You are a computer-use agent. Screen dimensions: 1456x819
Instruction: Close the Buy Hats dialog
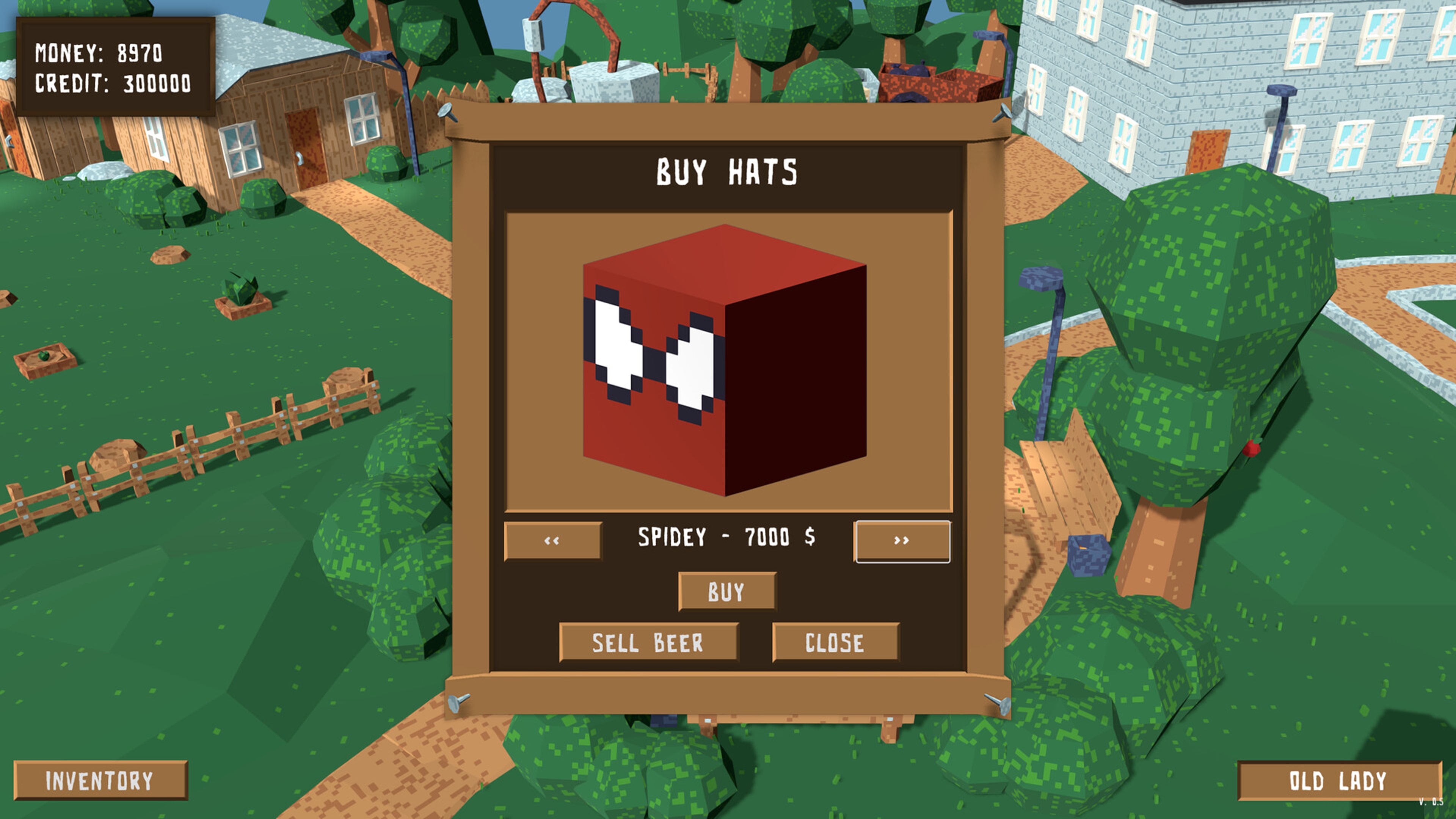[835, 642]
